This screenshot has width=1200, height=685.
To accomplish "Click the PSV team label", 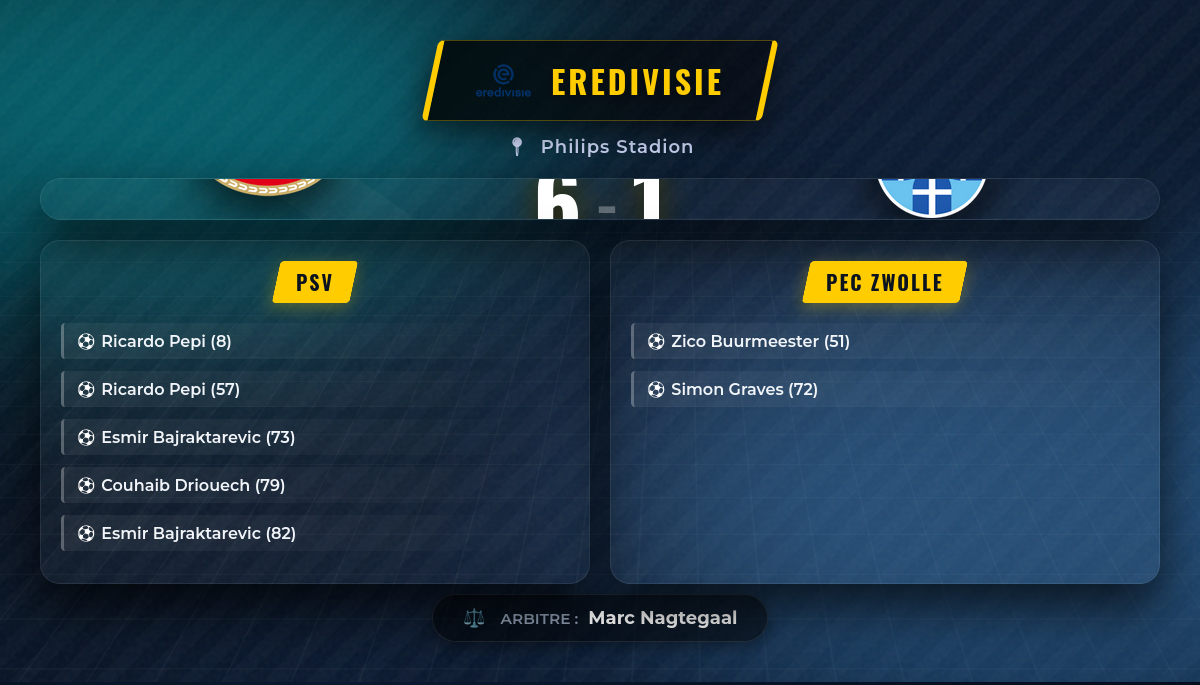I will click(x=315, y=282).
